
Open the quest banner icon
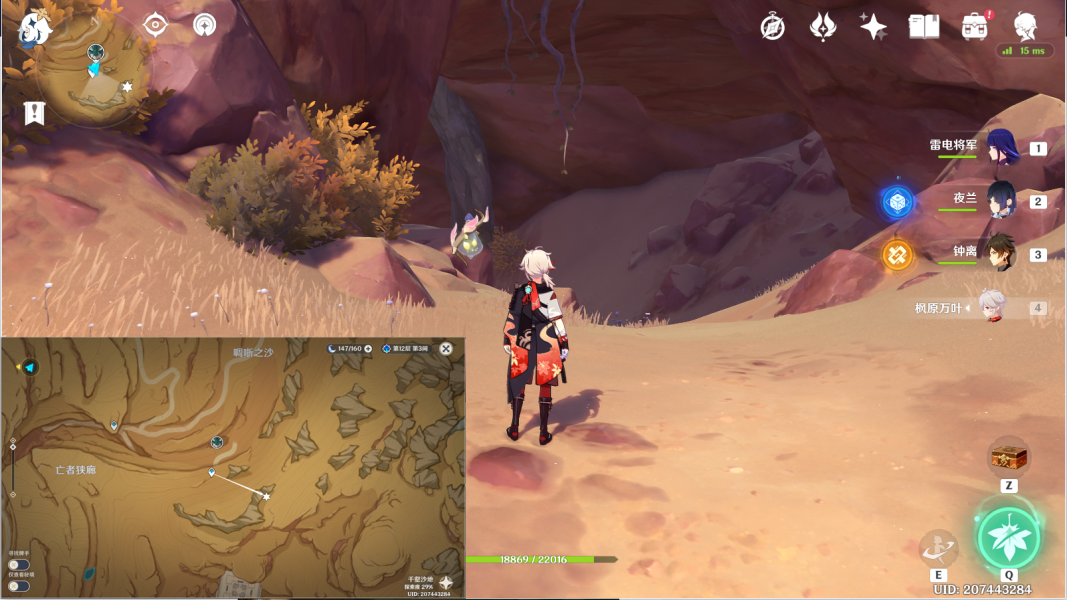[35, 113]
